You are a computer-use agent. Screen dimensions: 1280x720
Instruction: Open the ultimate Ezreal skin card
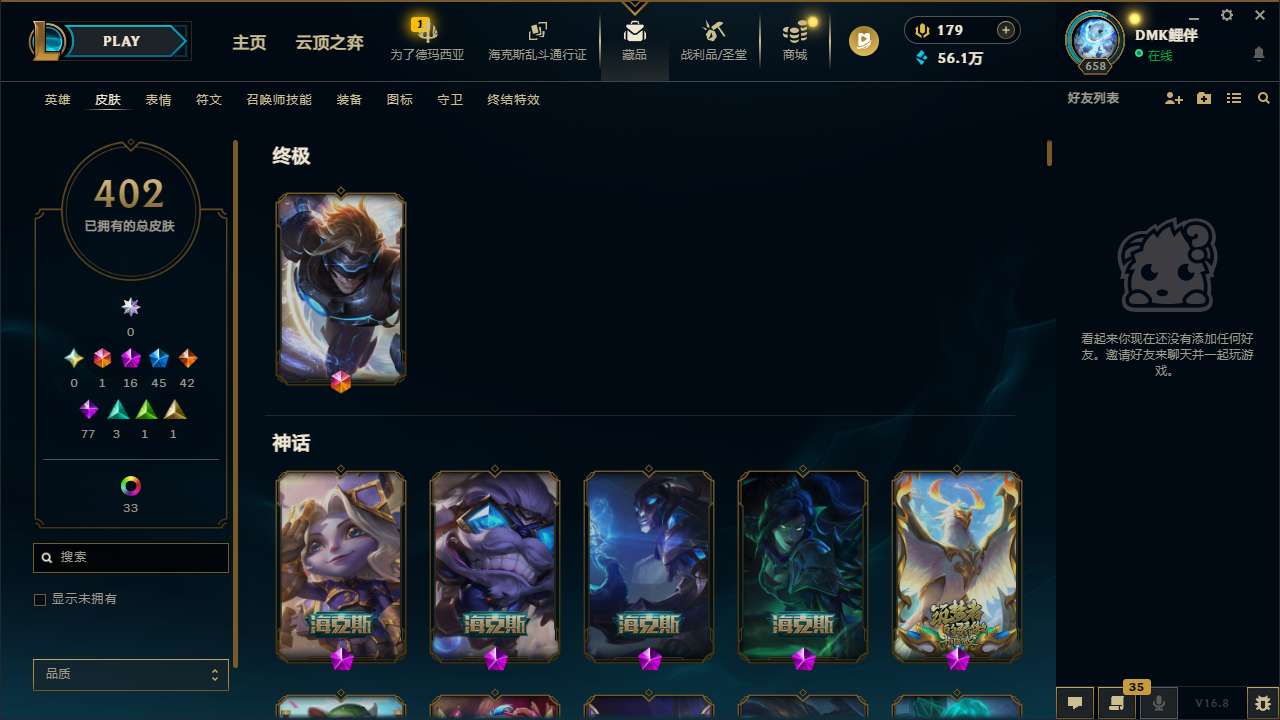(340, 288)
